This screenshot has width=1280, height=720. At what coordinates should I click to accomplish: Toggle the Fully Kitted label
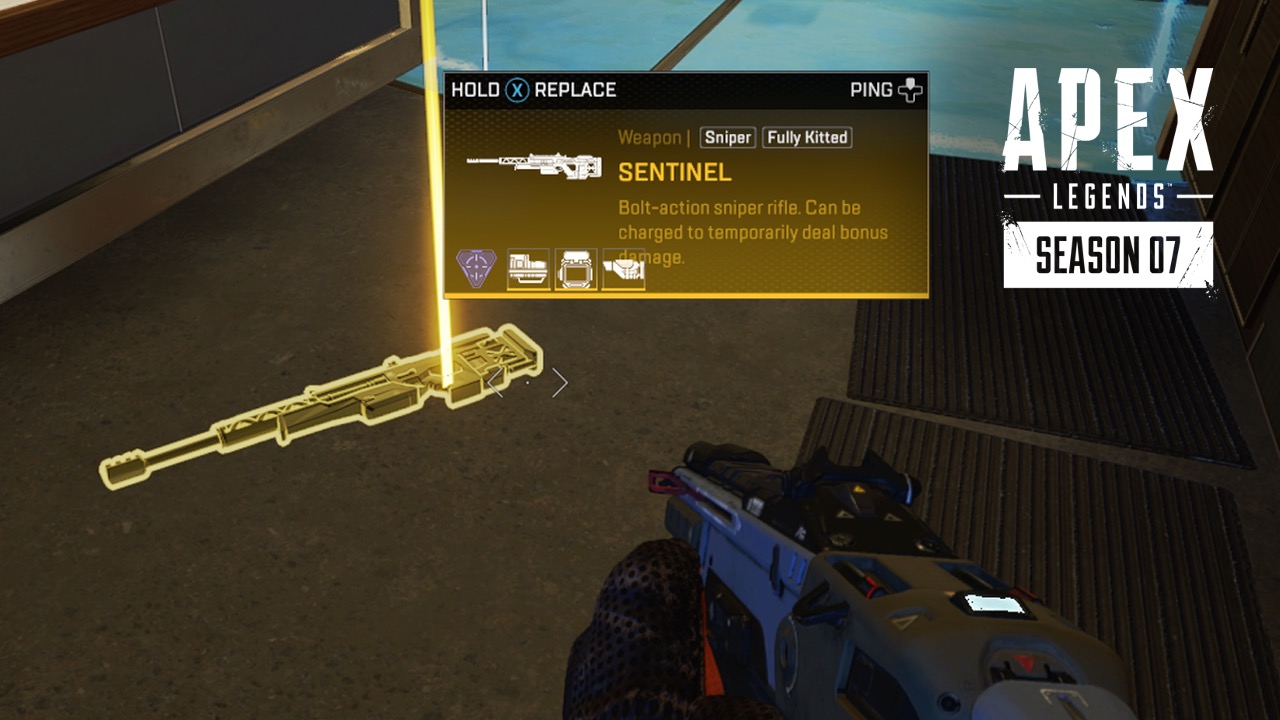(806, 138)
